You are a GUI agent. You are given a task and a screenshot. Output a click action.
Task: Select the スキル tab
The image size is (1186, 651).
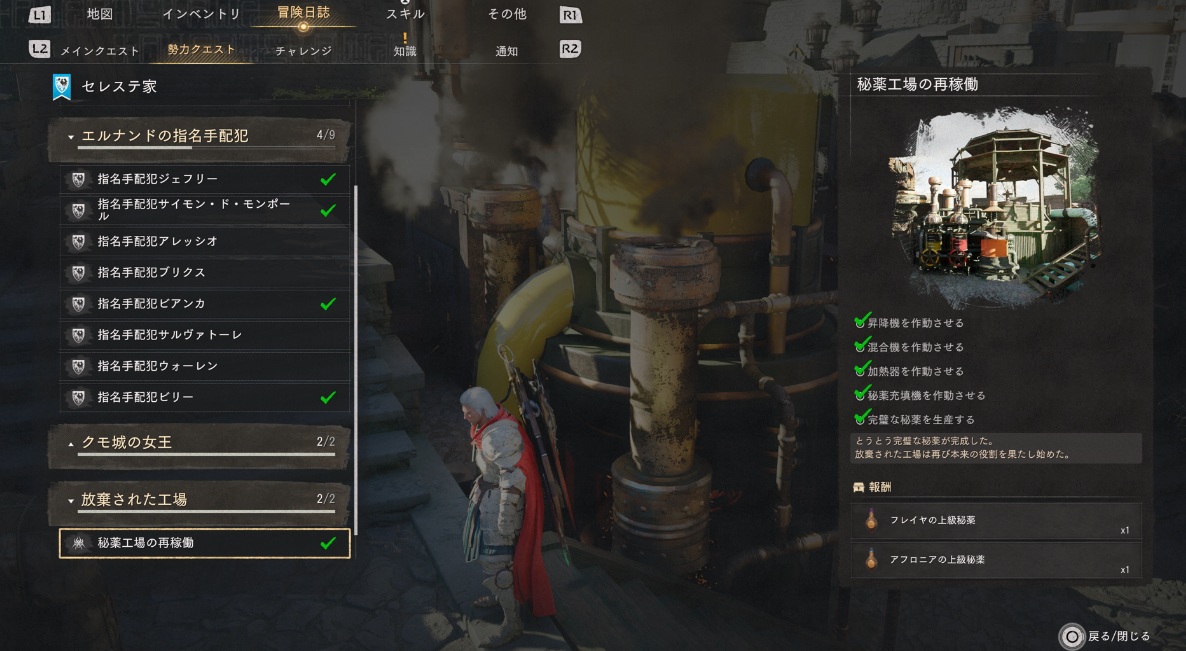(405, 15)
